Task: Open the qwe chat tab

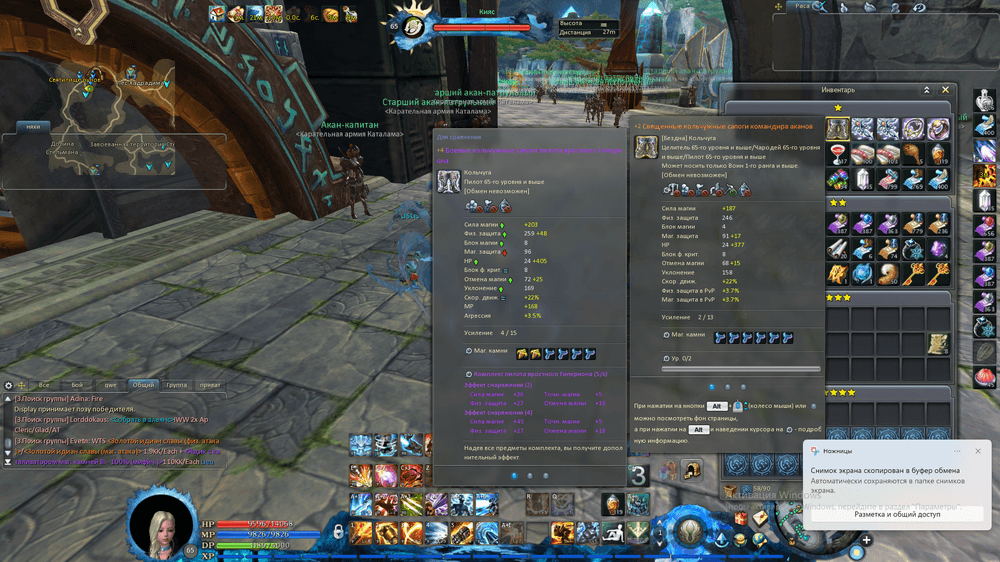Action: tap(111, 384)
